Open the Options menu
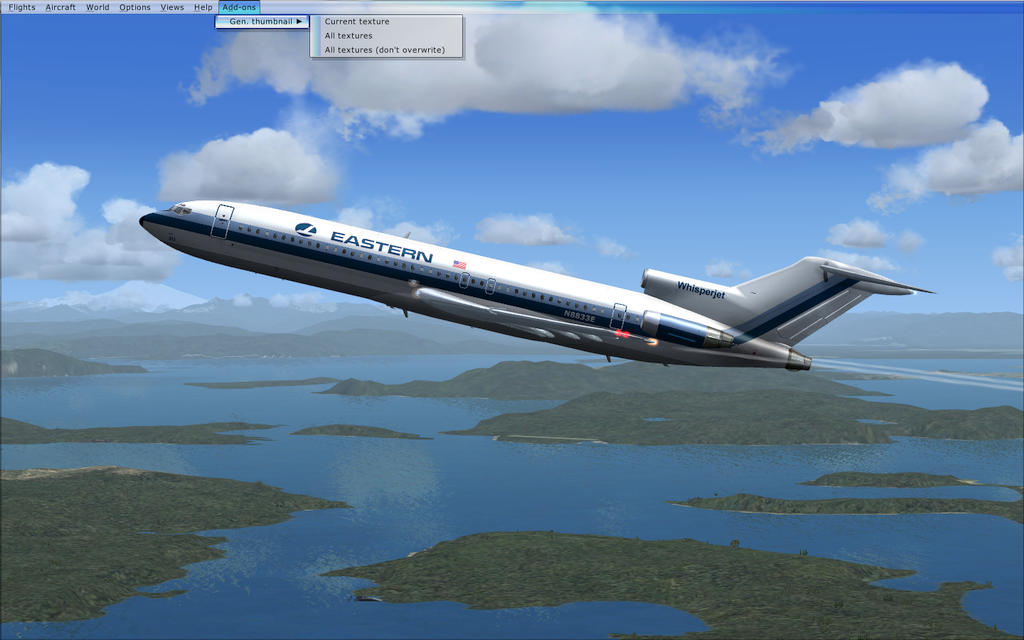The width and height of the screenshot is (1024, 640). coord(135,7)
